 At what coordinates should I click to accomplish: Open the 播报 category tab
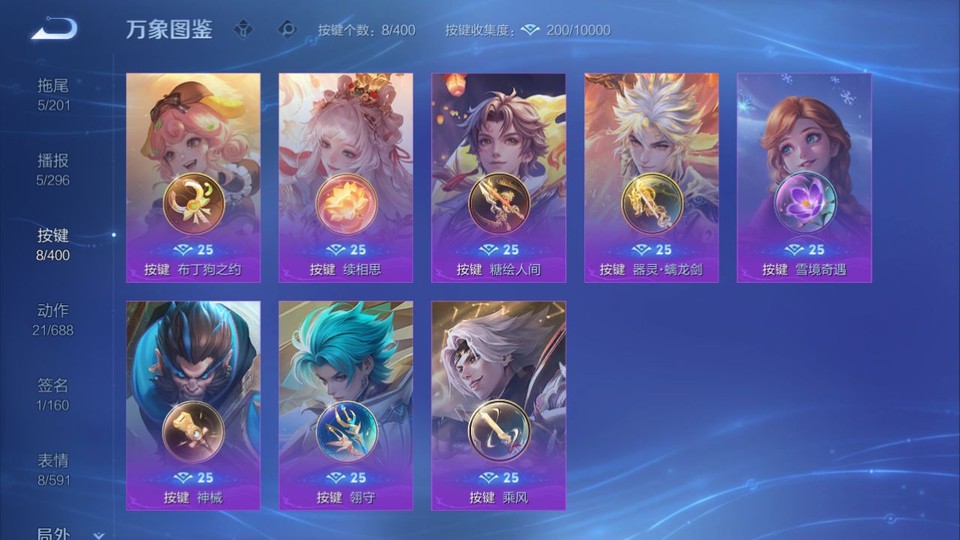pyautogui.click(x=53, y=169)
